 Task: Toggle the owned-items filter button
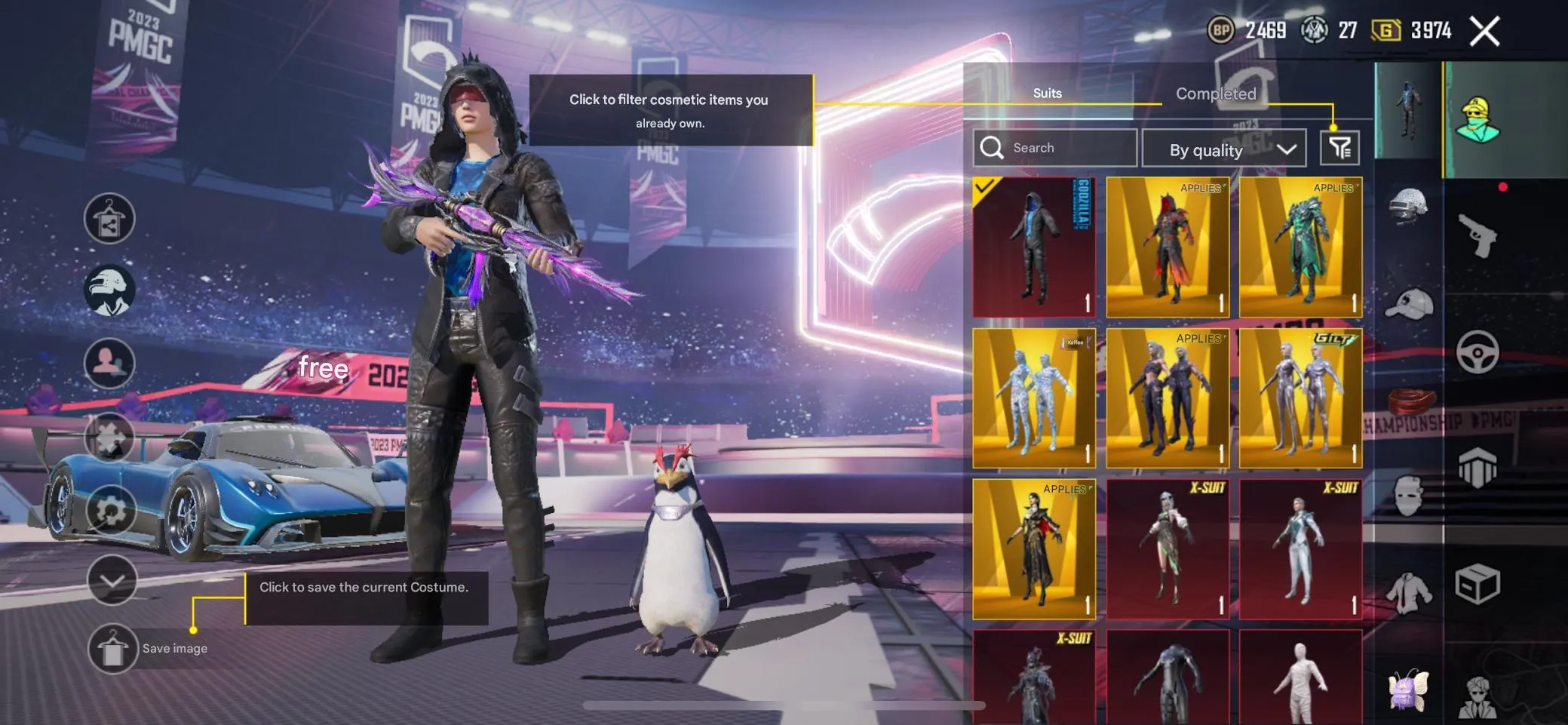point(1339,148)
